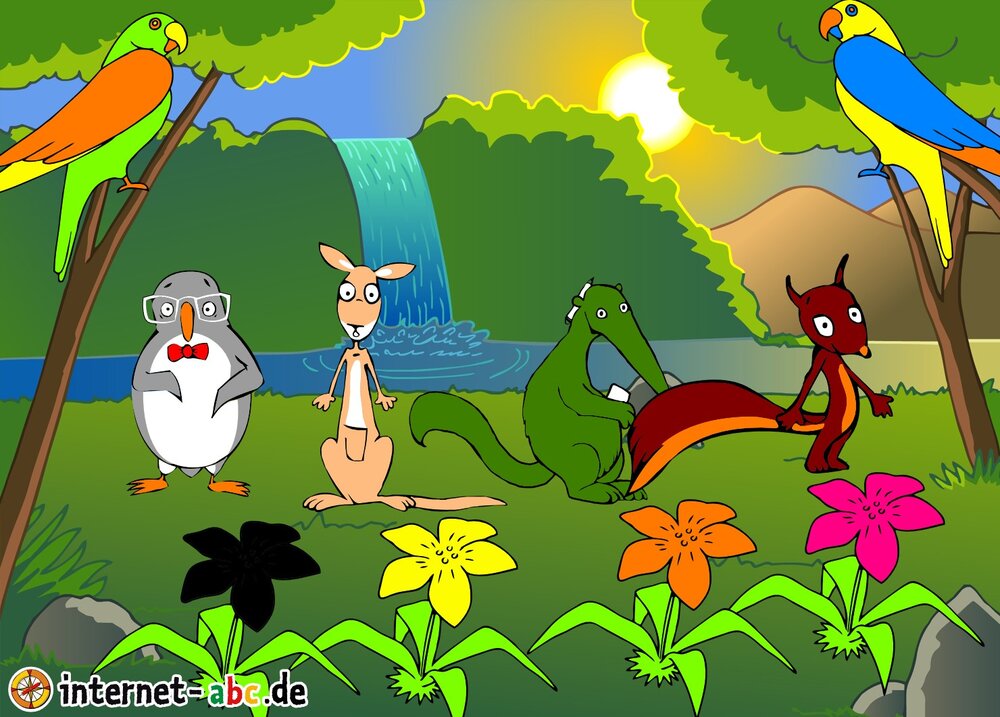
Task: Open the internet-abc.de logo link
Action: point(160,689)
